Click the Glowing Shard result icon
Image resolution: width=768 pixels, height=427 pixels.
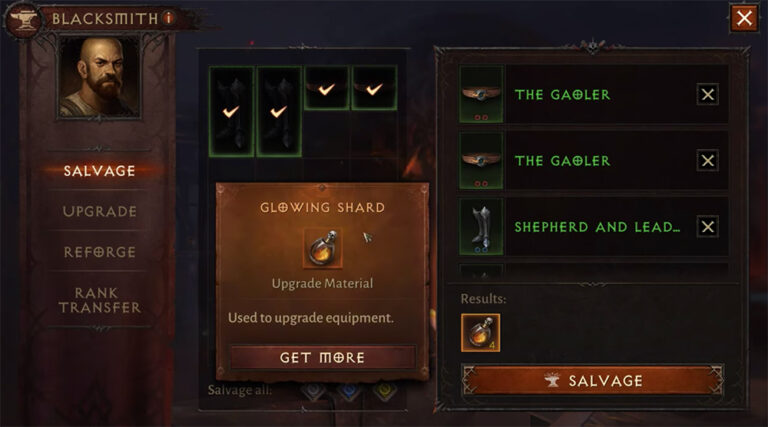coord(480,332)
